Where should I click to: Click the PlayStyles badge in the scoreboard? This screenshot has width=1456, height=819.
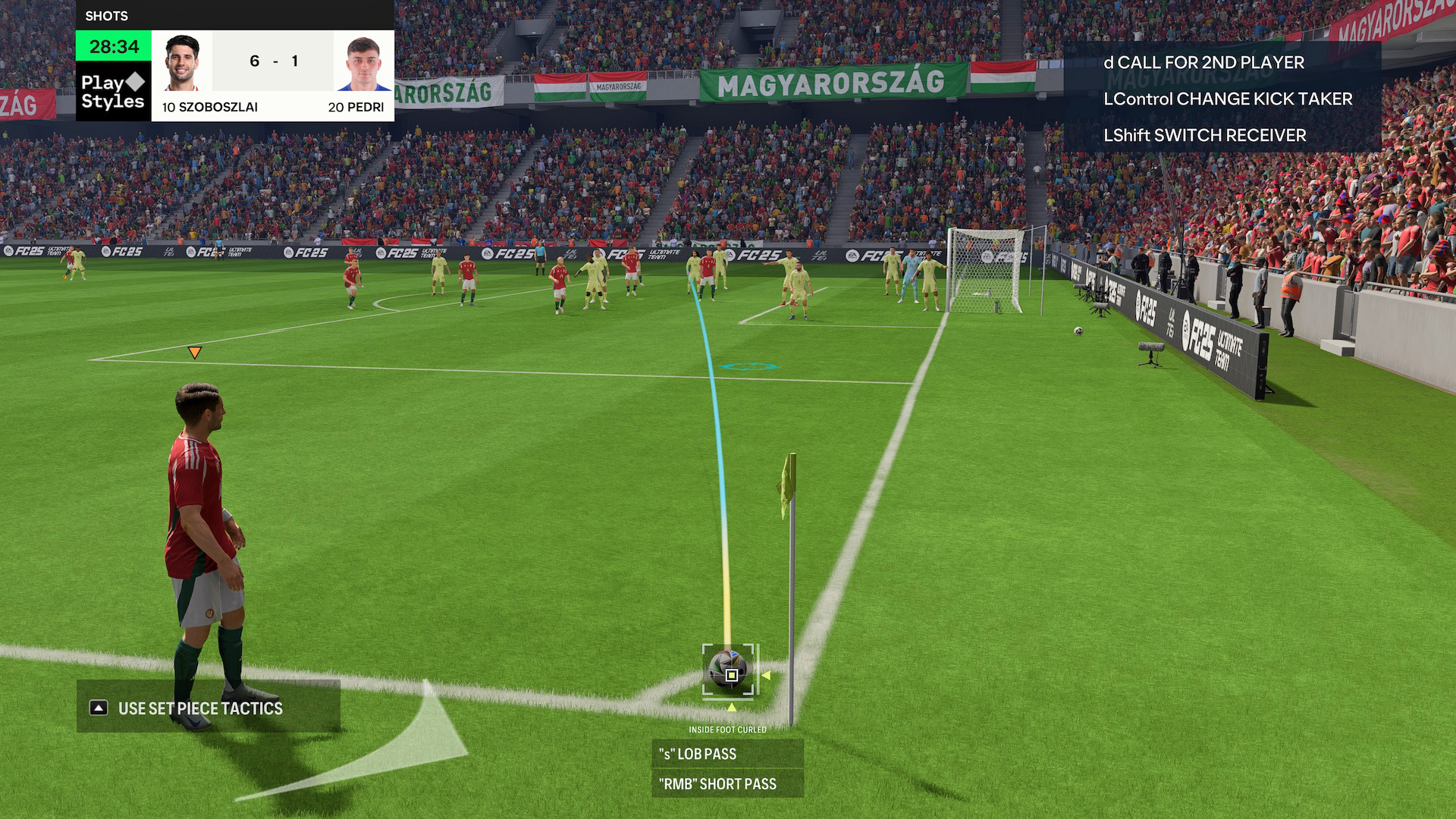pyautogui.click(x=113, y=92)
